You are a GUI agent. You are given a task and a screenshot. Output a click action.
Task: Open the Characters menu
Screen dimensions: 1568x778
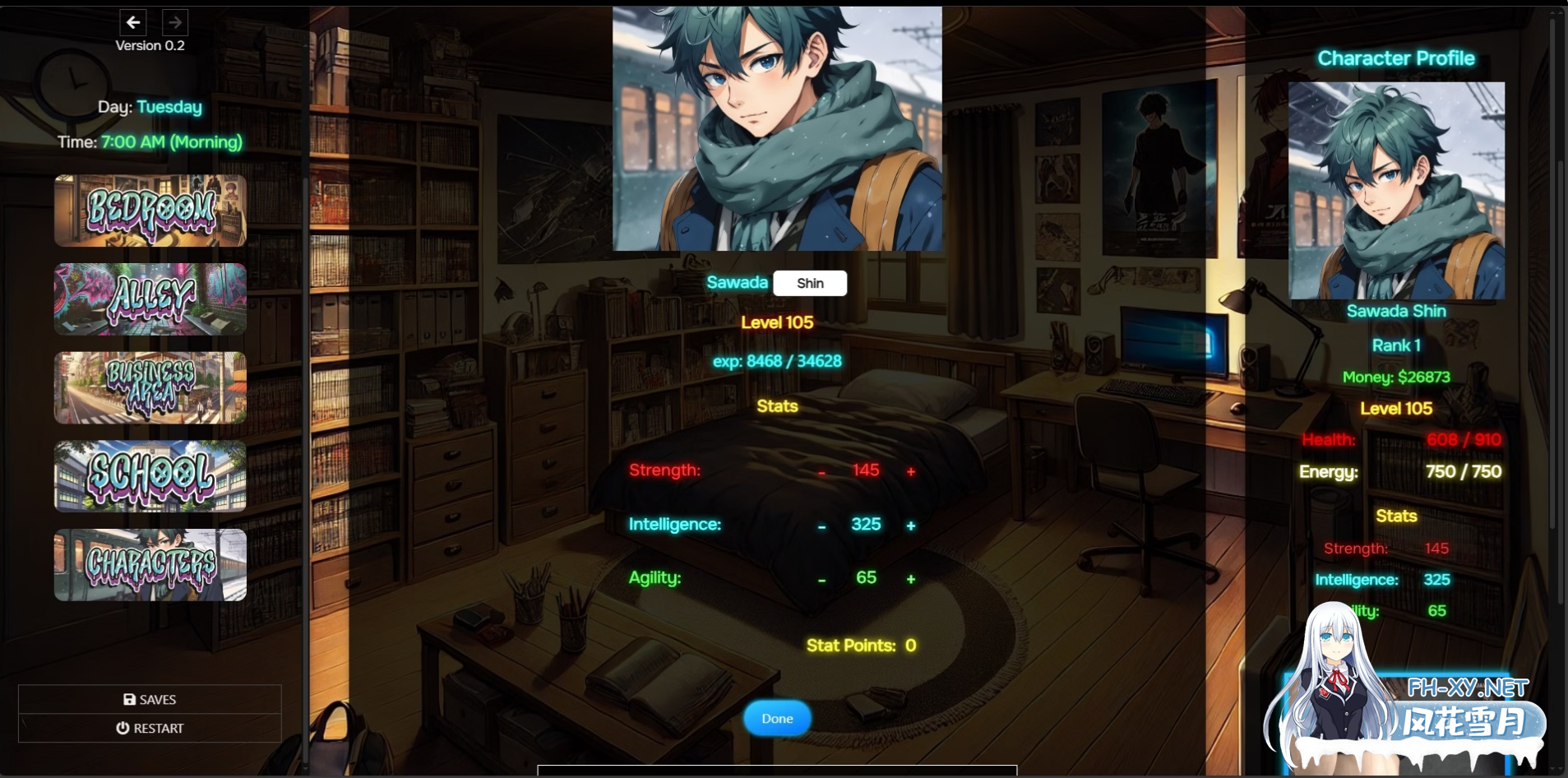click(x=150, y=565)
